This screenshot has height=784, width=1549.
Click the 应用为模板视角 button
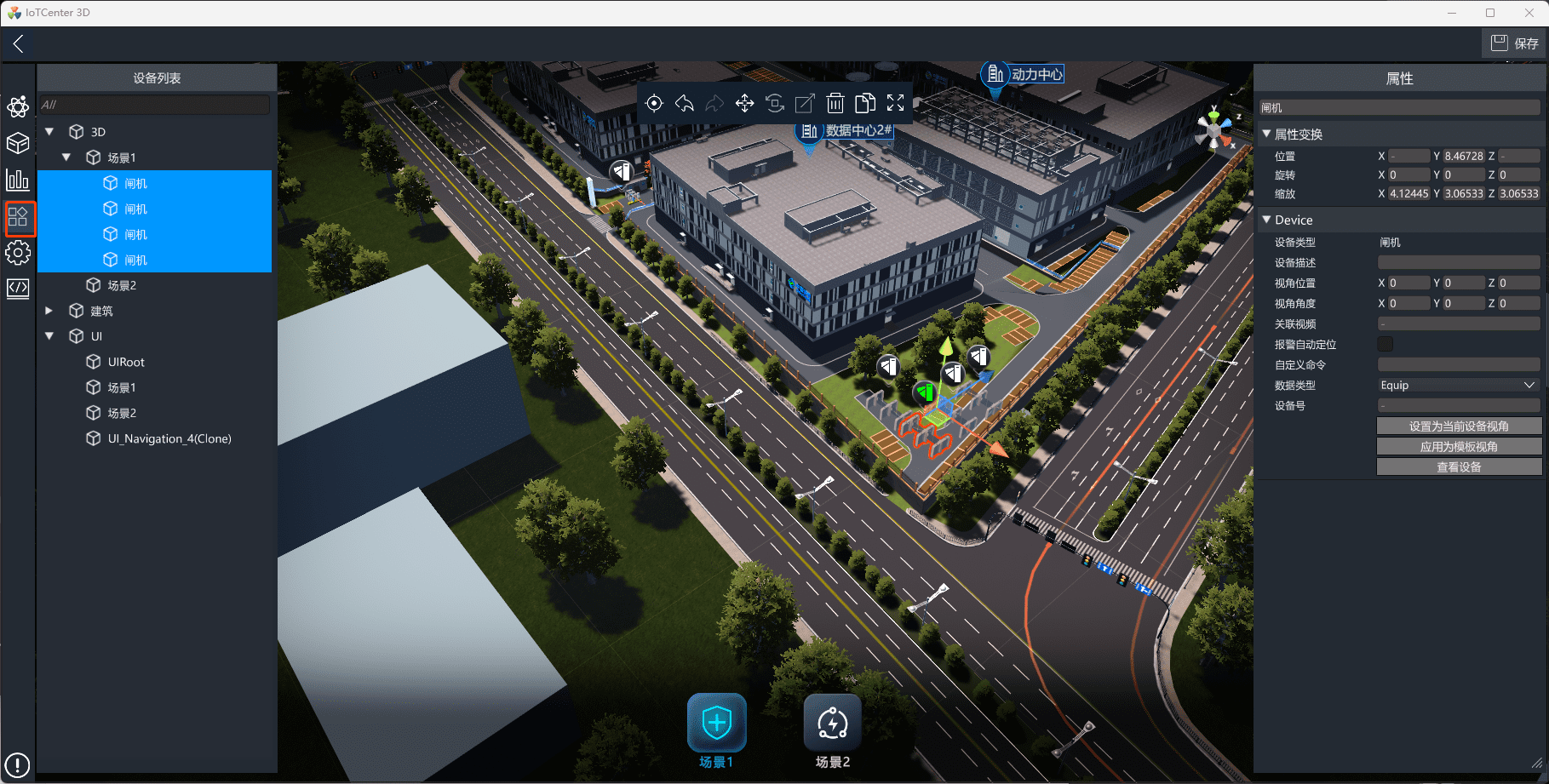pyautogui.click(x=1459, y=446)
